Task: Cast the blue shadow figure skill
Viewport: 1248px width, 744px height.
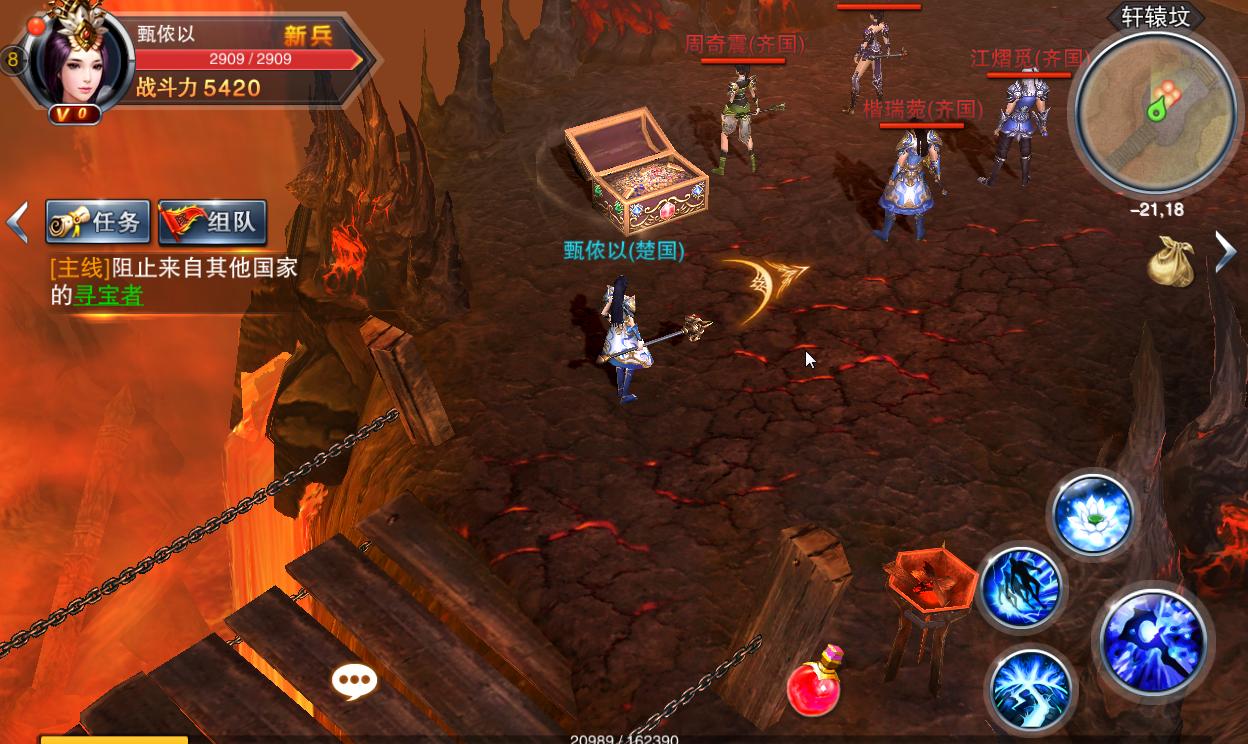Action: click(1020, 588)
